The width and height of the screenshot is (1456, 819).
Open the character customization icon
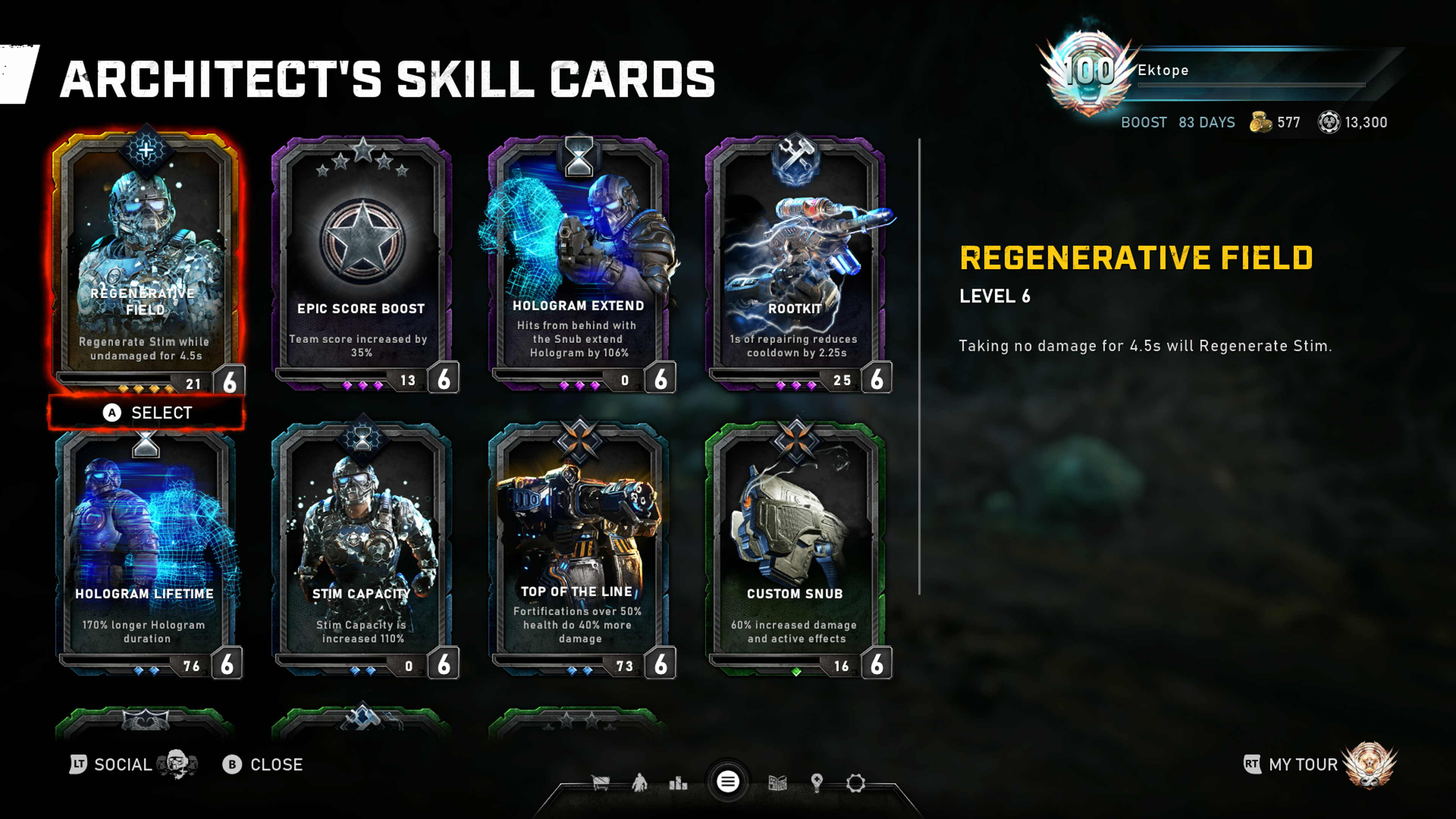click(x=639, y=783)
